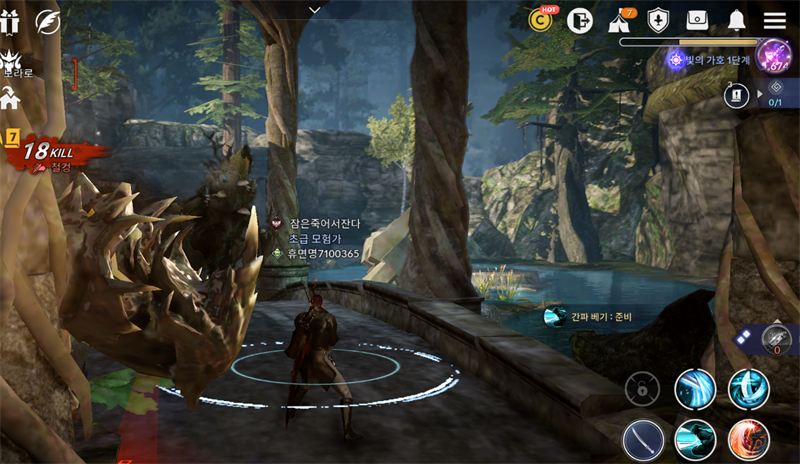This screenshot has height=464, width=800.
Task: Click the exit door icon
Action: coord(579,20)
